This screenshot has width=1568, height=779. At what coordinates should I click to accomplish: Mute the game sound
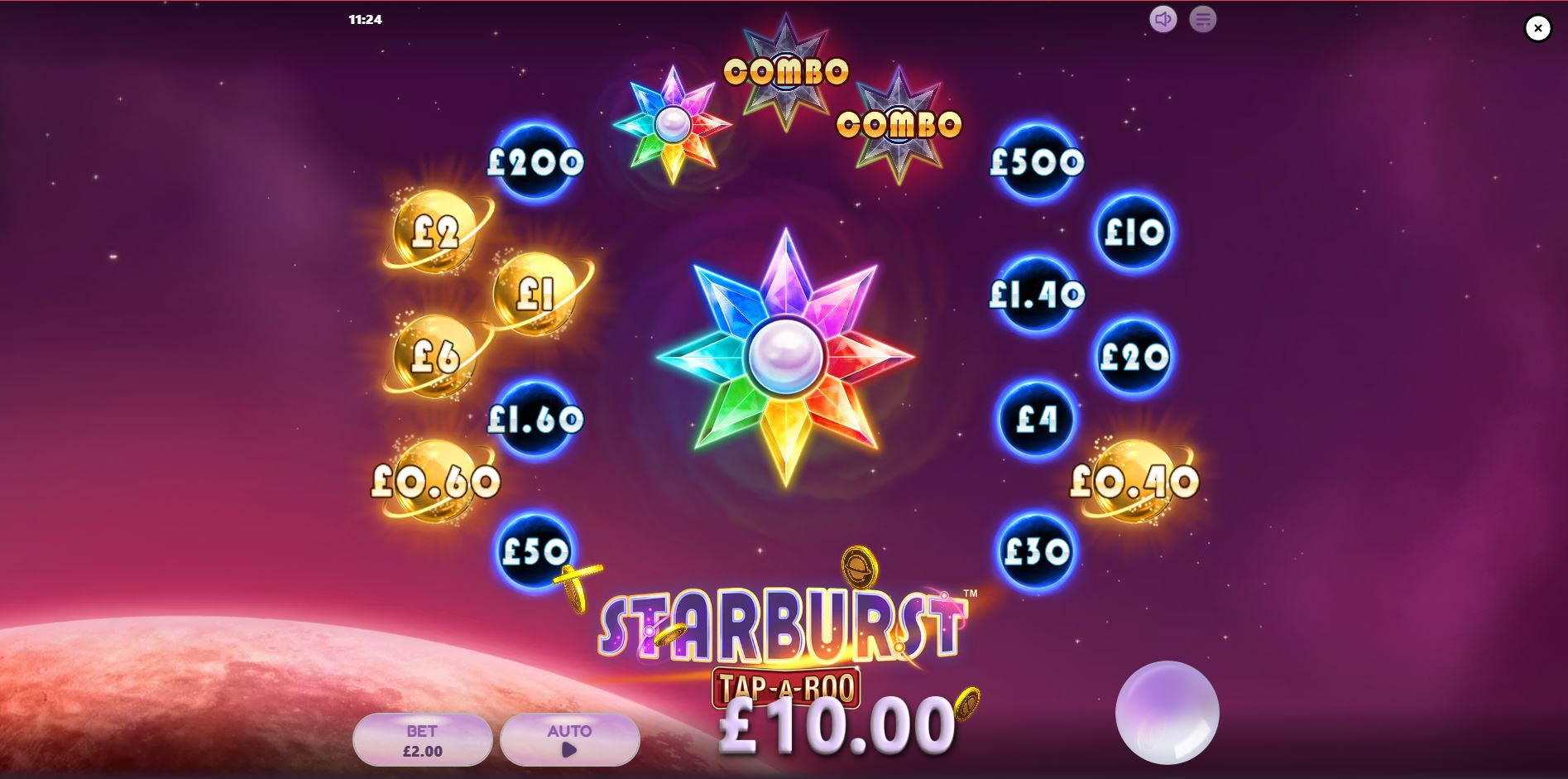pos(1163,20)
